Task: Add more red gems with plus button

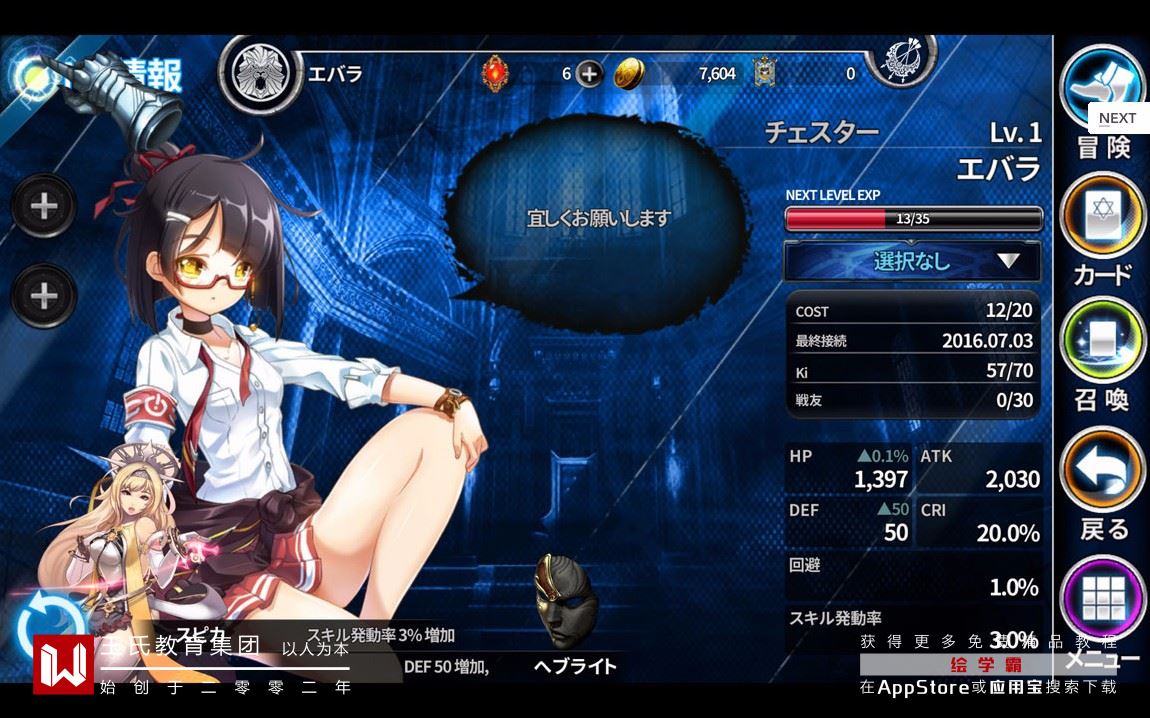Action: click(x=590, y=74)
